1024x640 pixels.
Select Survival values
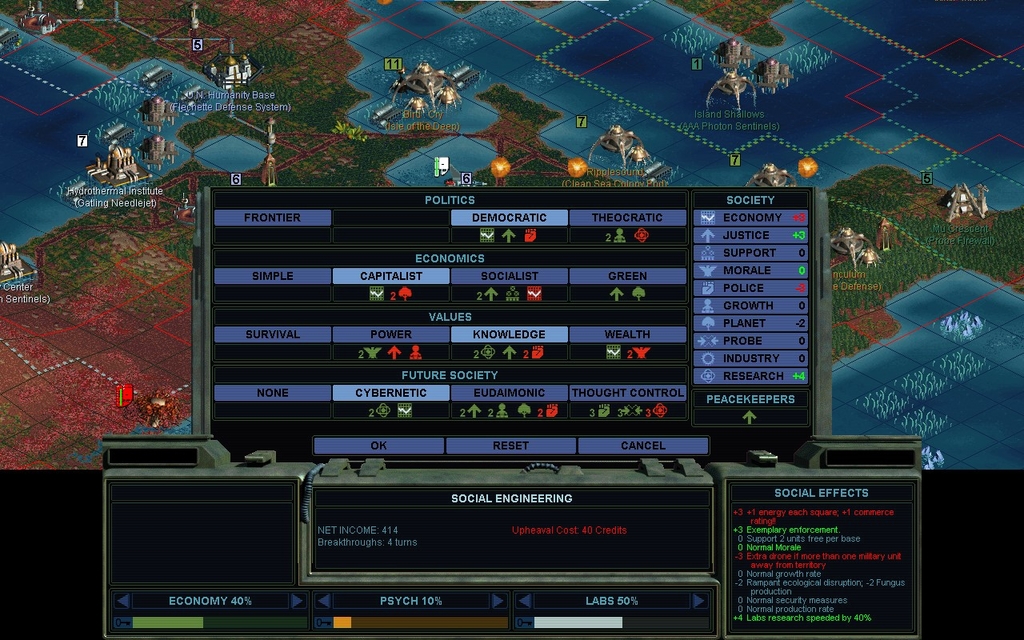(x=272, y=334)
